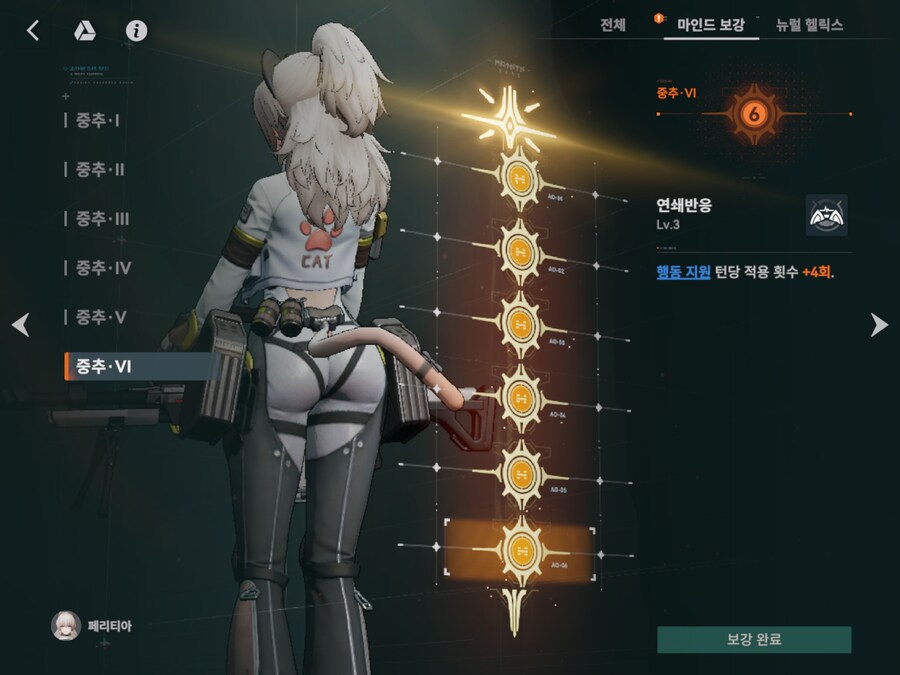
Task: Select the 중추·III entry
Action: point(102,219)
